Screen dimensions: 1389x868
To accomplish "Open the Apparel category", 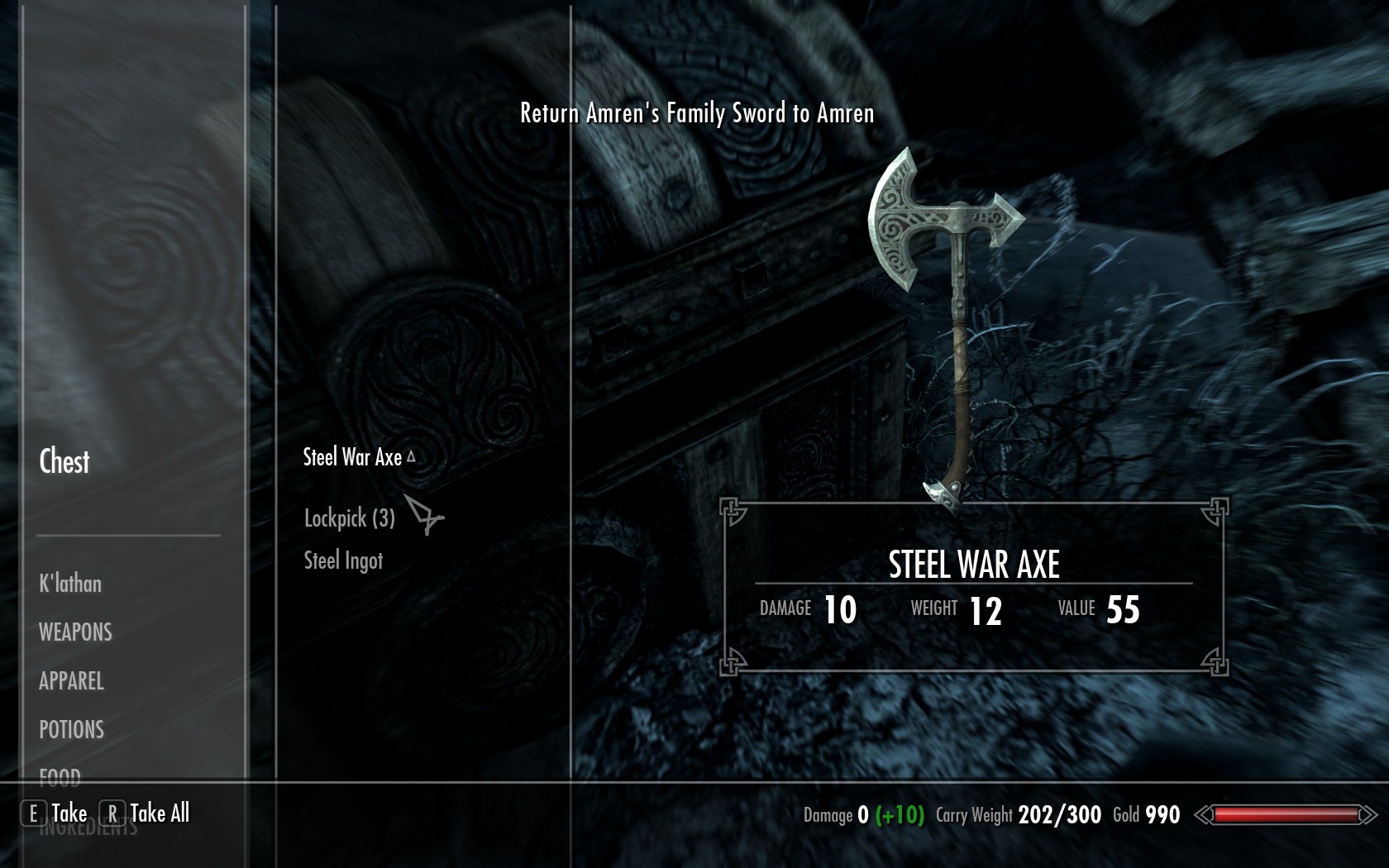I will 72,681.
